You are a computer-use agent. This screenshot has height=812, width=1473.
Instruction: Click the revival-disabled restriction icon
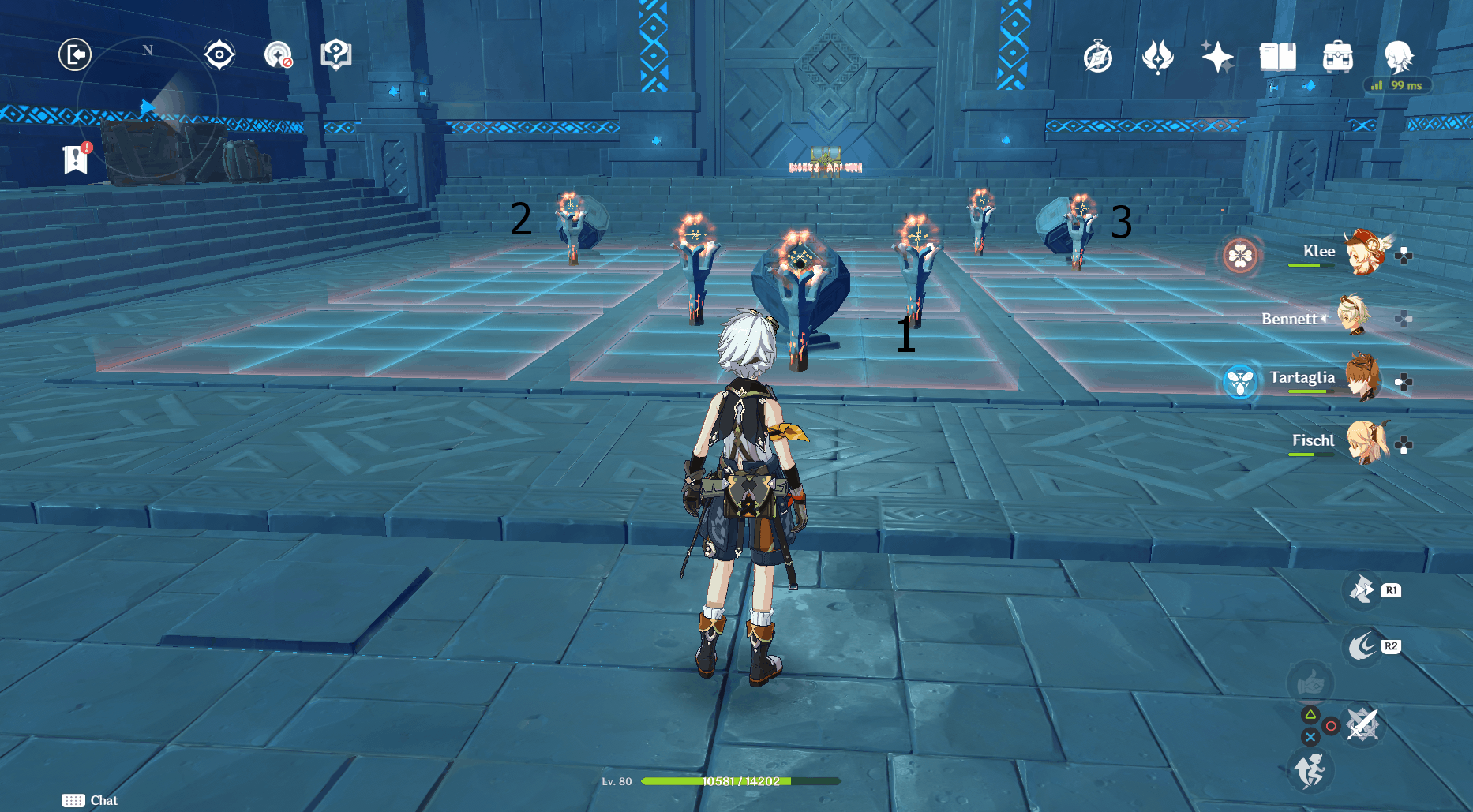tap(278, 54)
